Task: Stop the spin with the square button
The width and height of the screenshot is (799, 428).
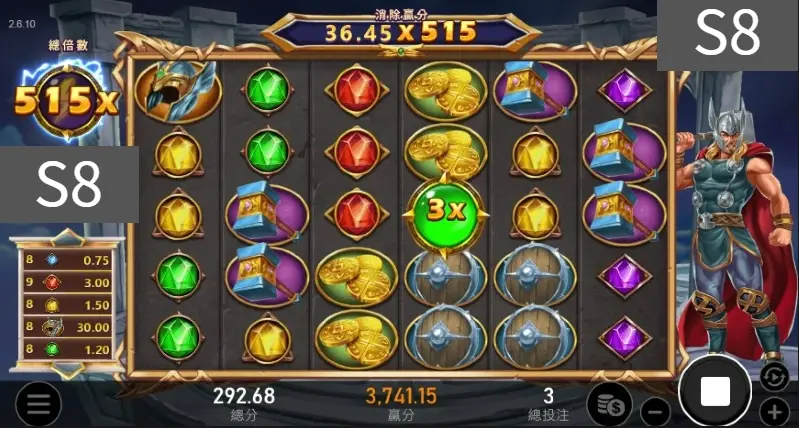Action: pos(715,391)
